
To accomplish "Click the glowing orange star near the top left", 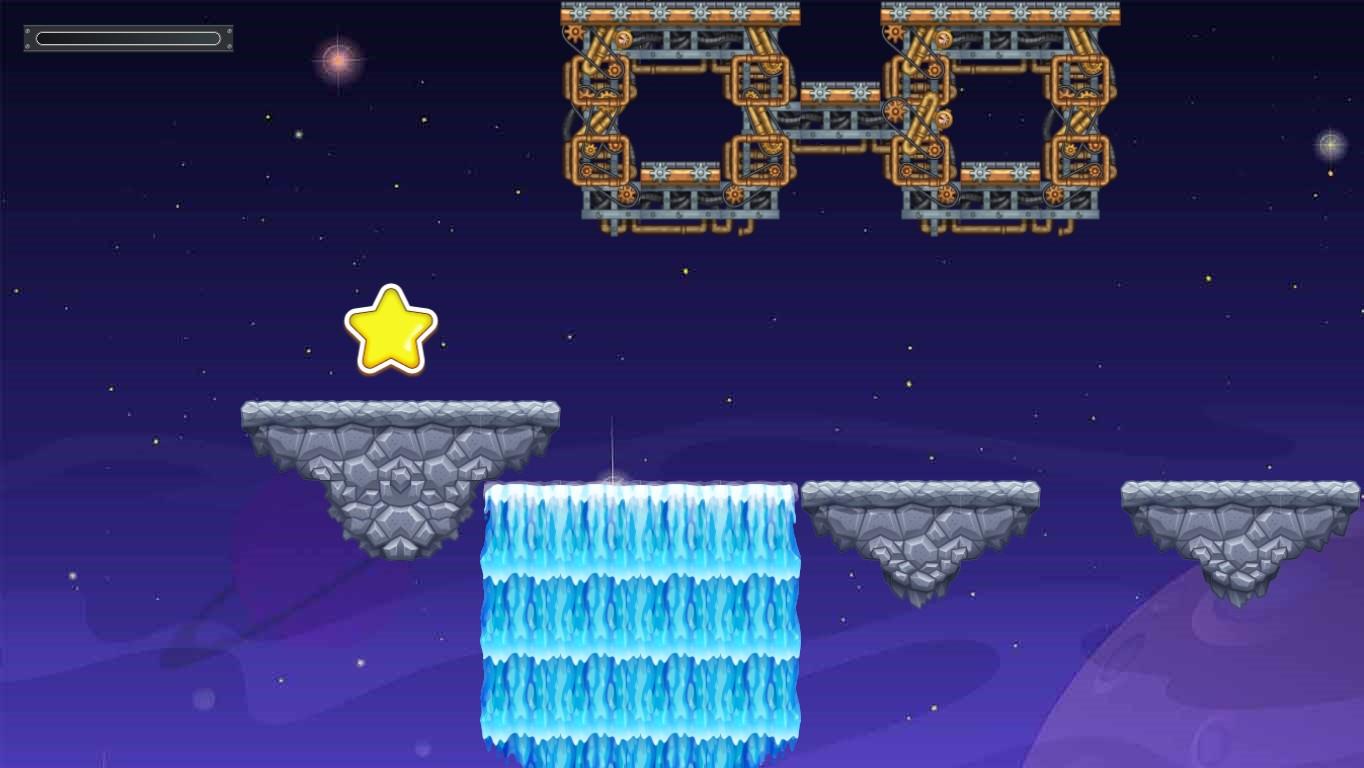I will coord(337,60).
